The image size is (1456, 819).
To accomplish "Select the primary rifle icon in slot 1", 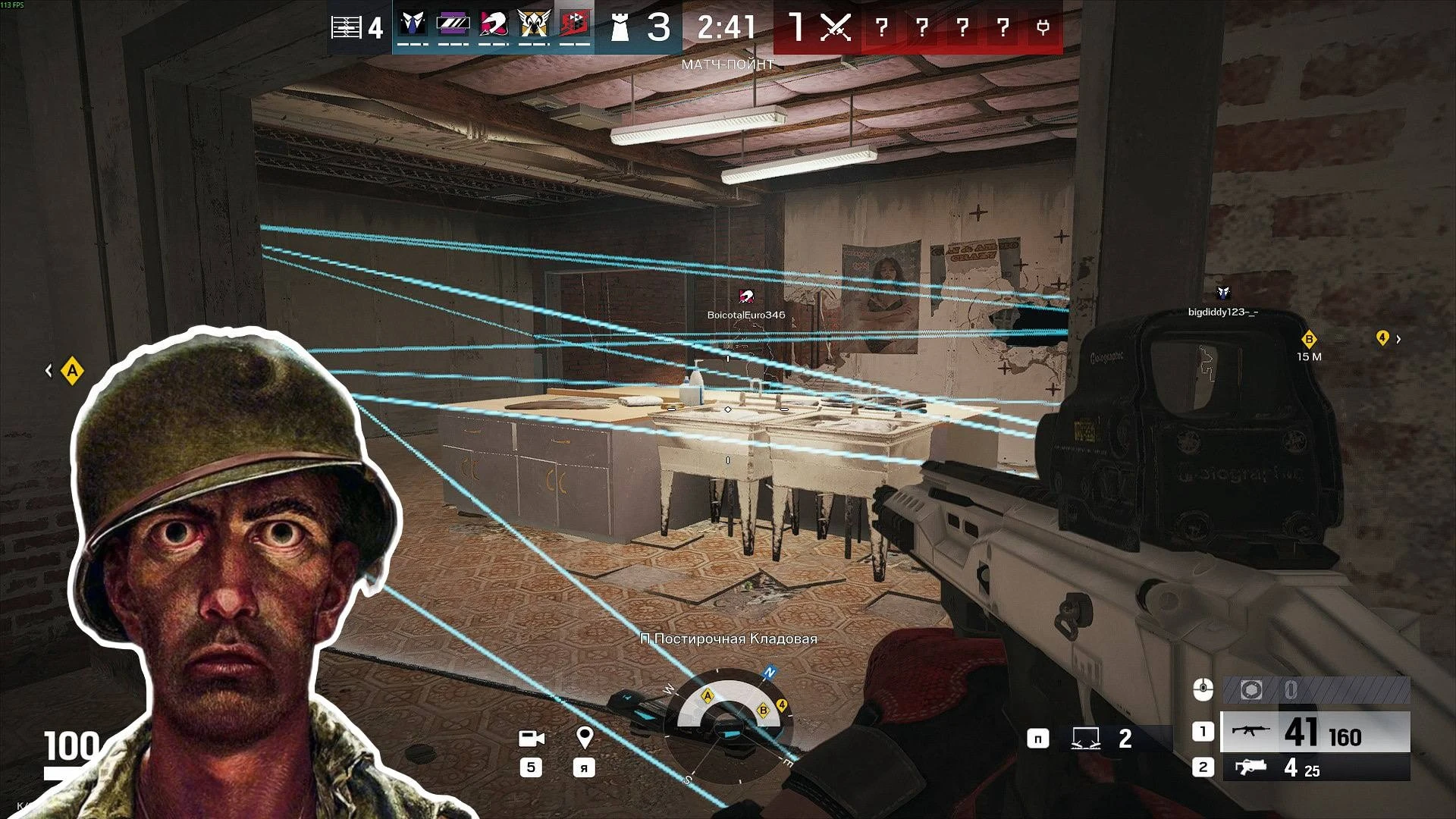I will click(x=1251, y=730).
